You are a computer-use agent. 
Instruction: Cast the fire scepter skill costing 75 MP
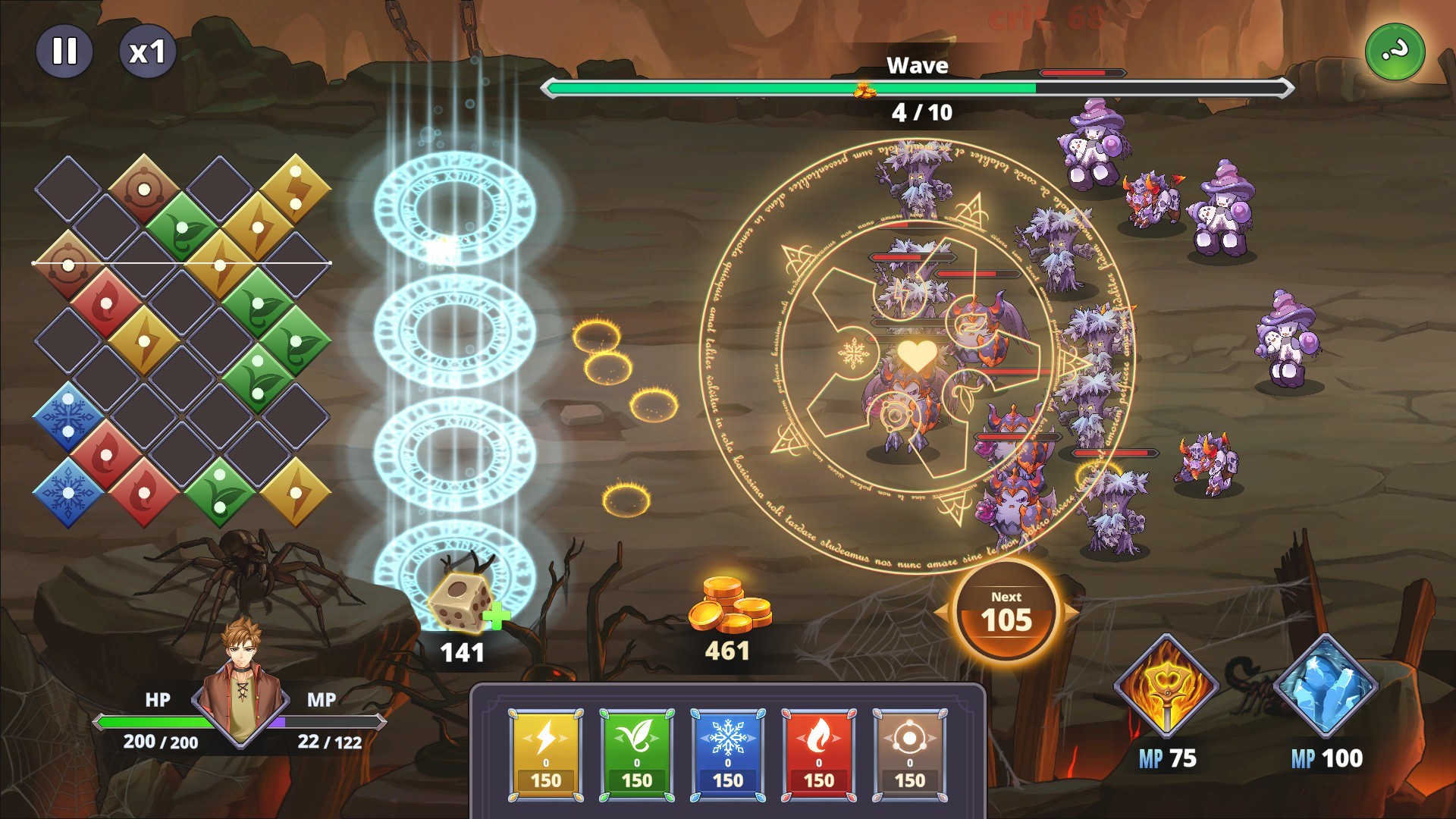(x=1166, y=686)
